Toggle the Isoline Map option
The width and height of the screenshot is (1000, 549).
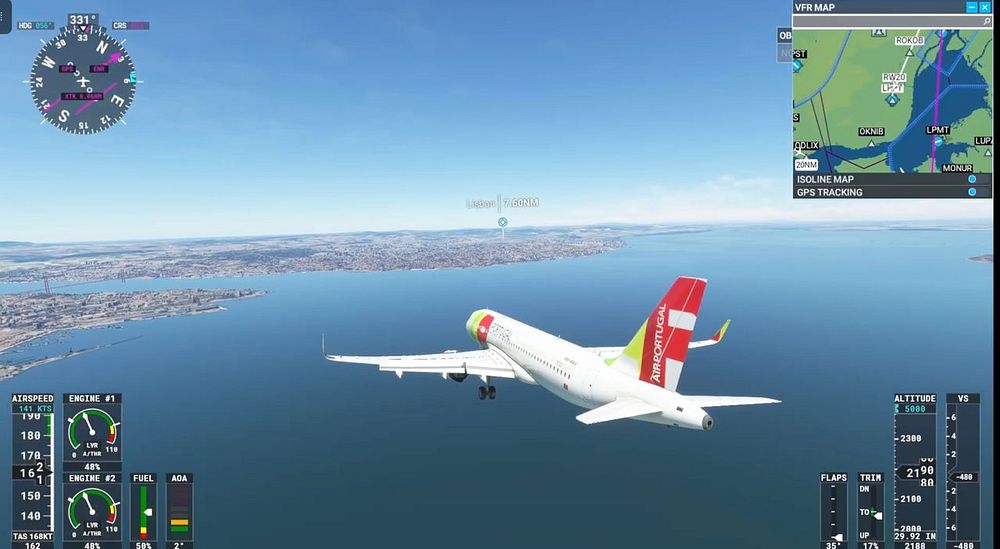point(971,179)
